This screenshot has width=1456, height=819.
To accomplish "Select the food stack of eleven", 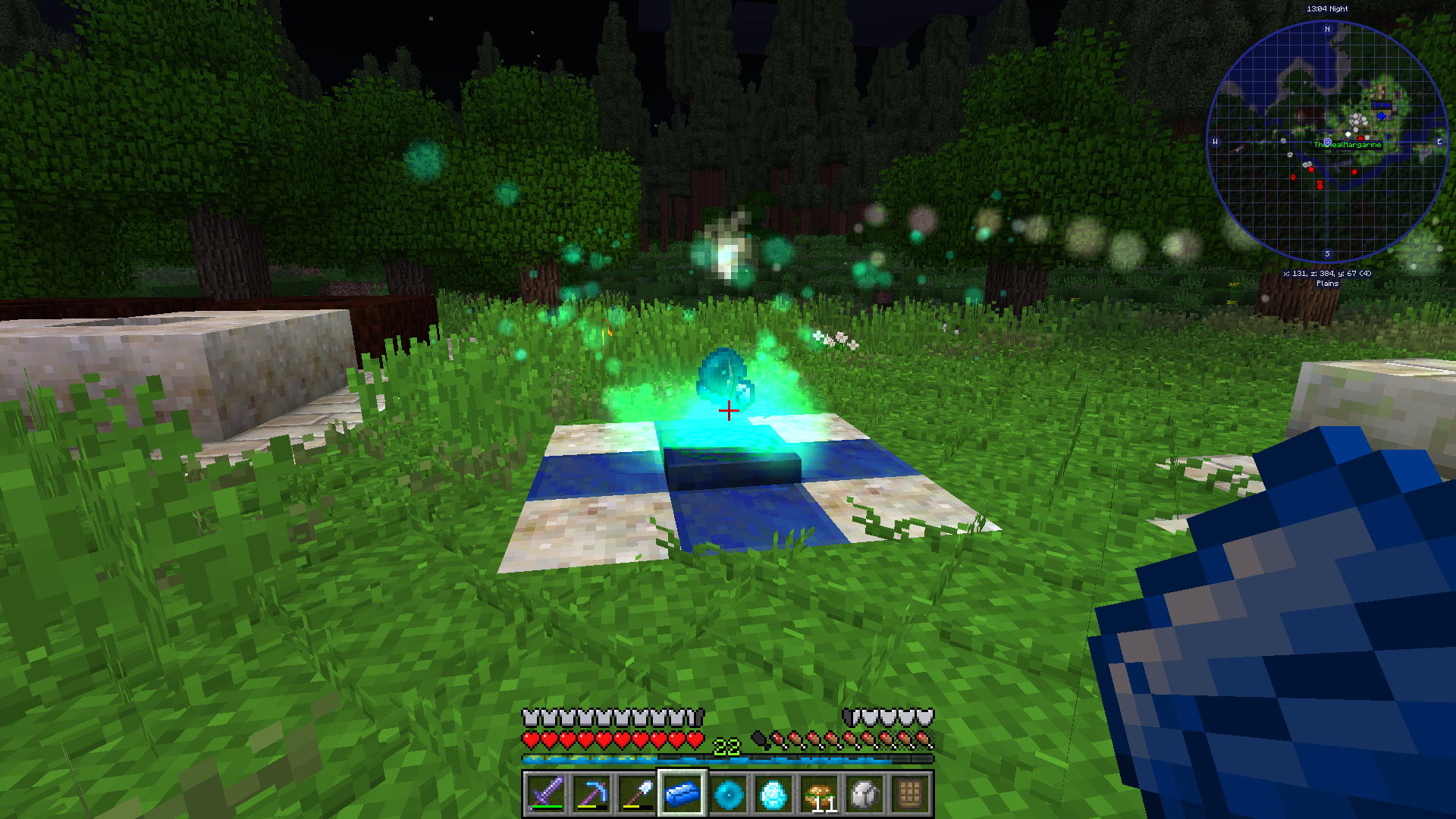I will (x=820, y=794).
